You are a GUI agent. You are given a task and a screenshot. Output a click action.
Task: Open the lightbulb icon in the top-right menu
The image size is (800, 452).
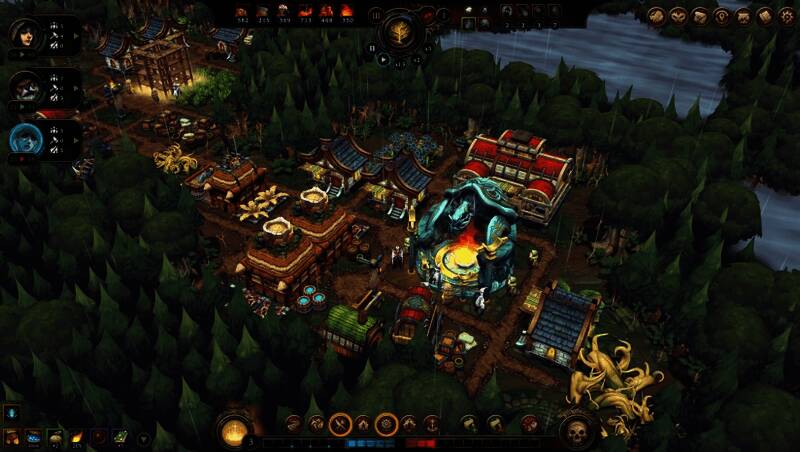pos(721,16)
